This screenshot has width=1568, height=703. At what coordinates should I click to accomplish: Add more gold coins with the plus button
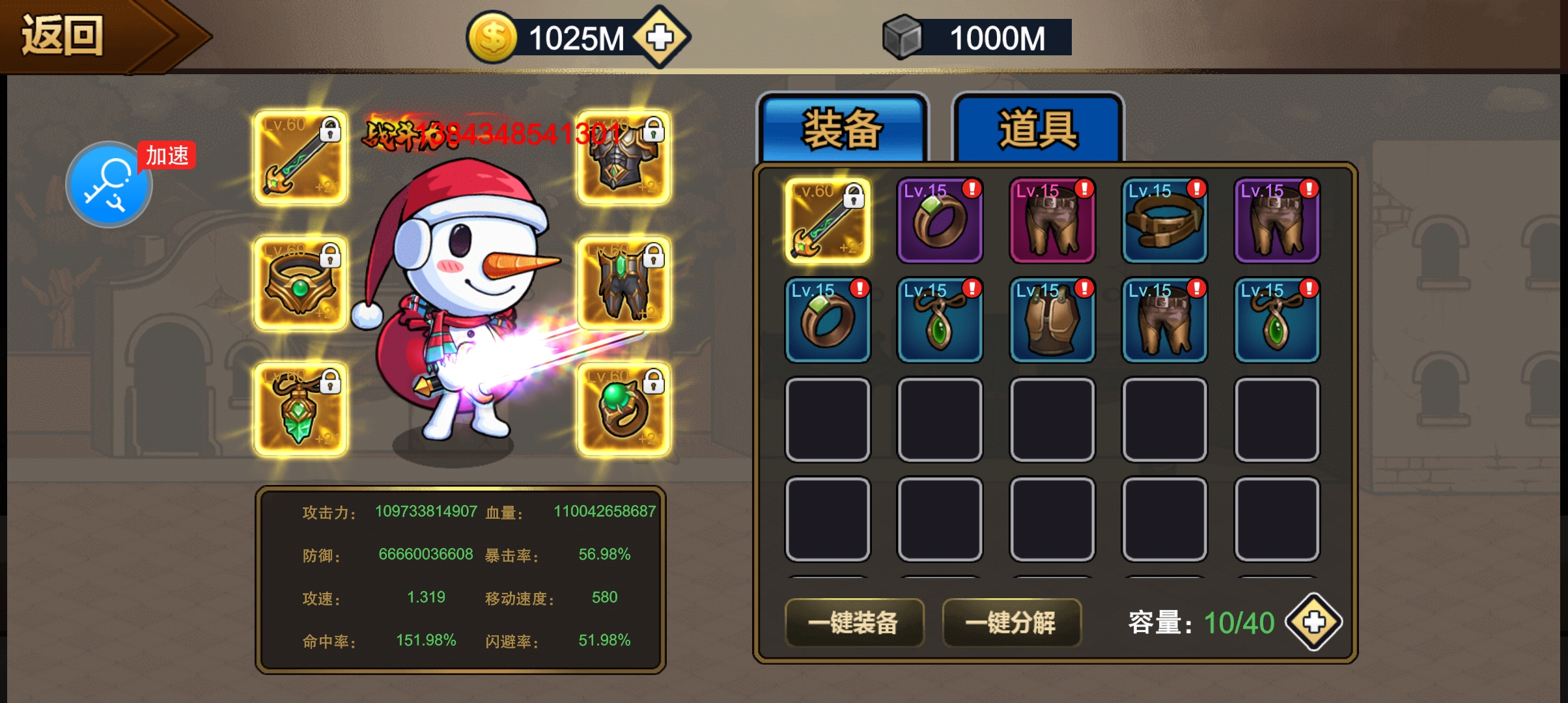pyautogui.click(x=660, y=37)
